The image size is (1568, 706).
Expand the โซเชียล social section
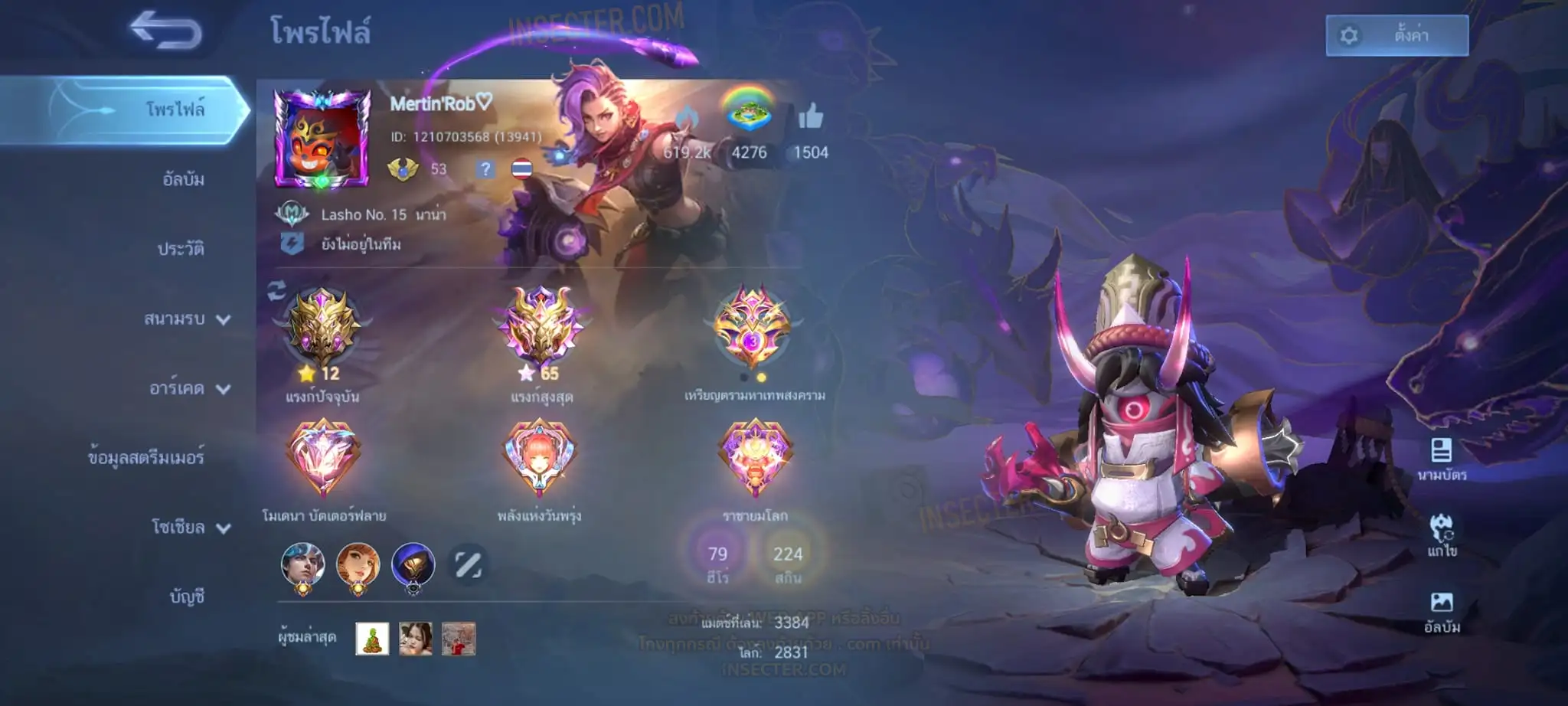pos(190,527)
